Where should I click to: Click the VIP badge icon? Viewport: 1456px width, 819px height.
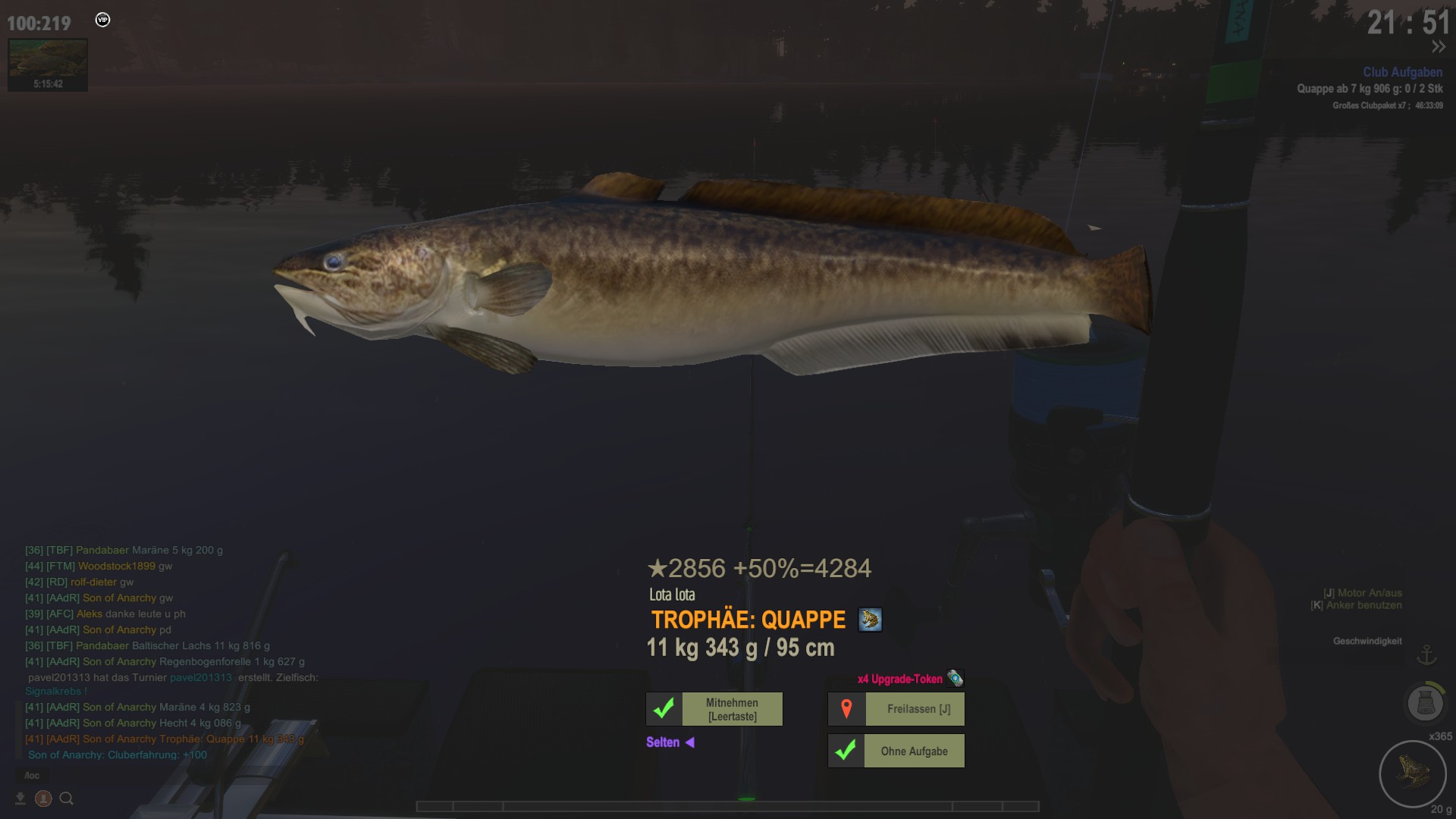coord(102,20)
